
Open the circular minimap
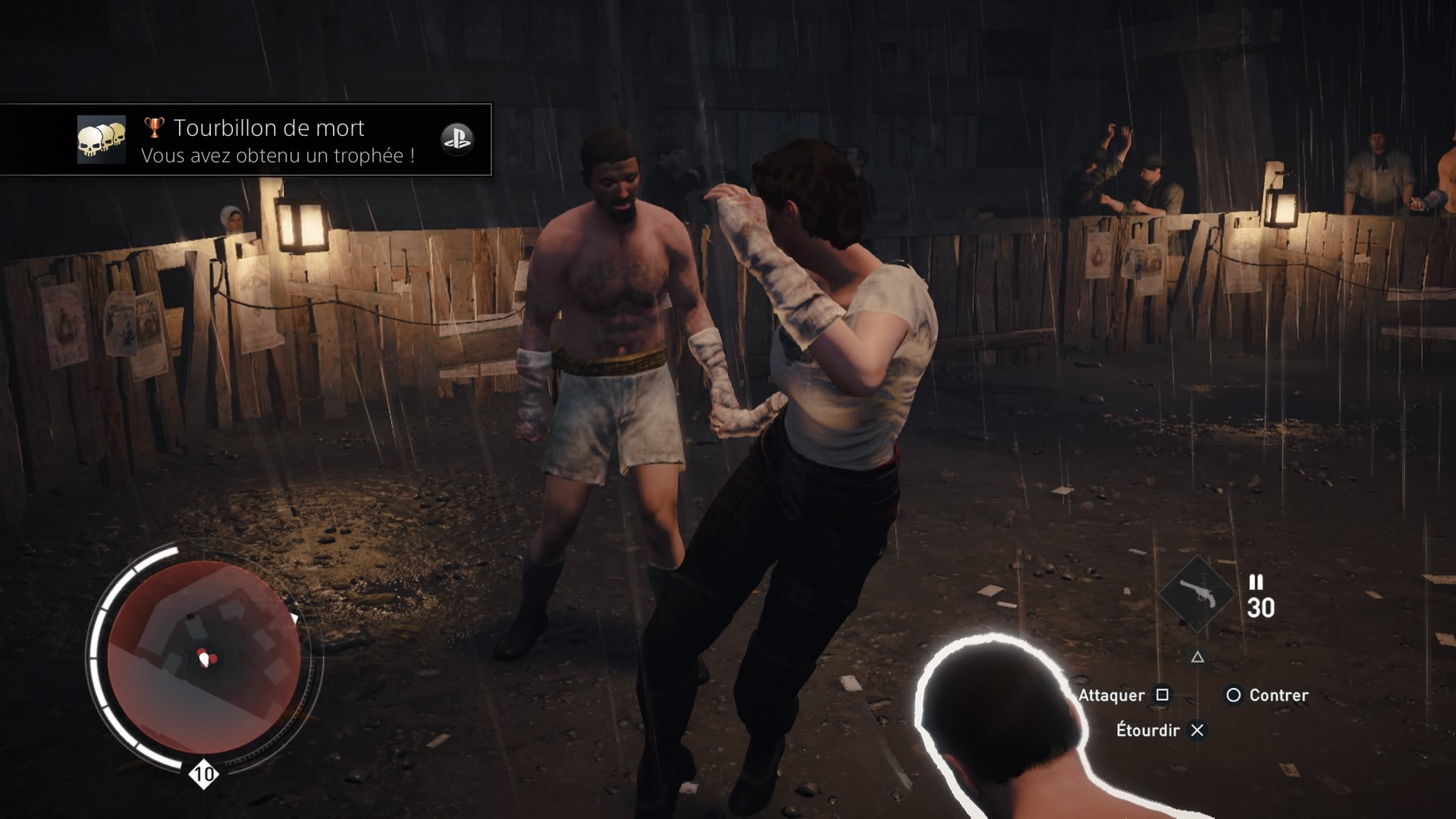pyautogui.click(x=204, y=657)
